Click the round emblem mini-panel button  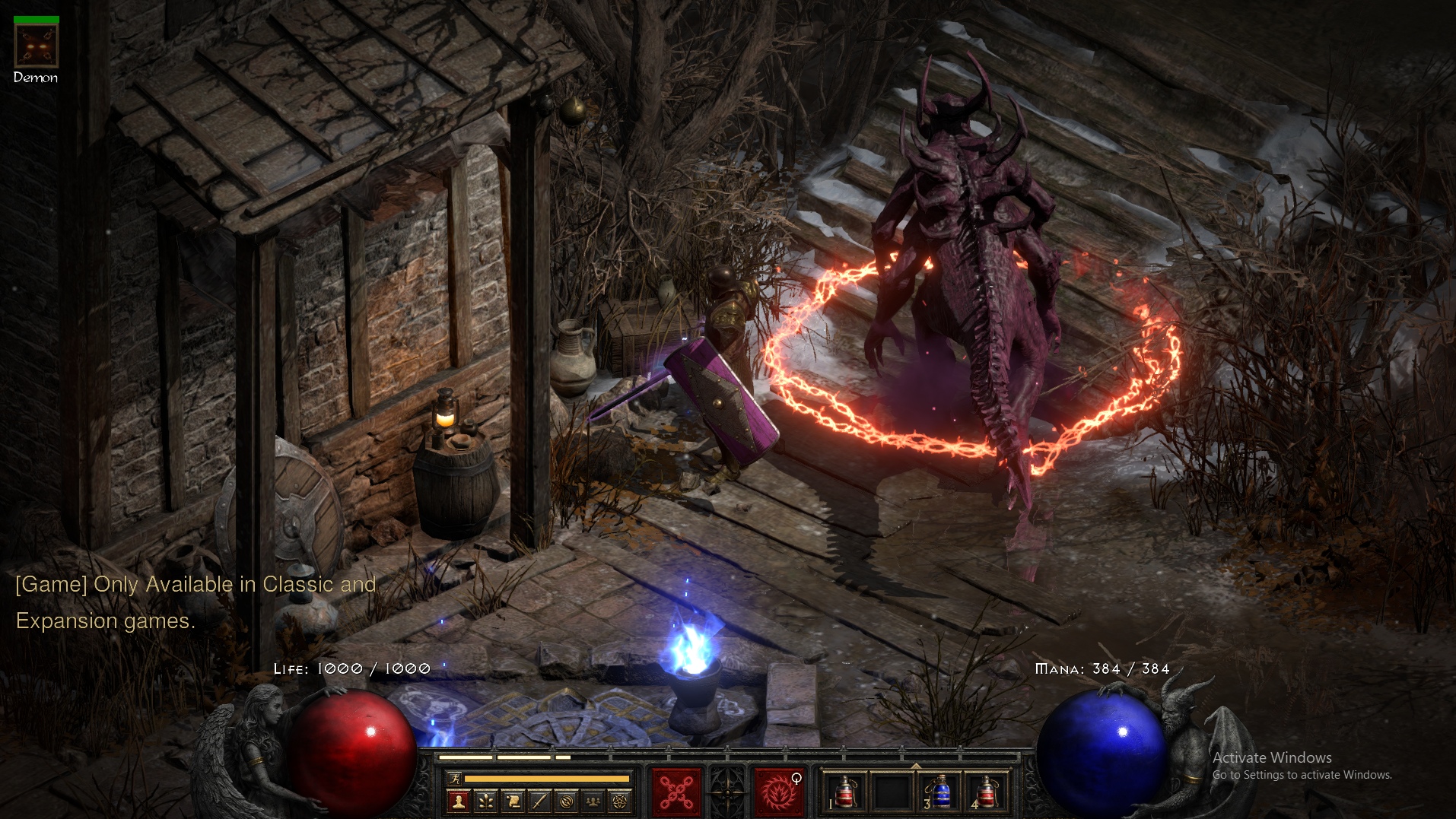coord(567,800)
